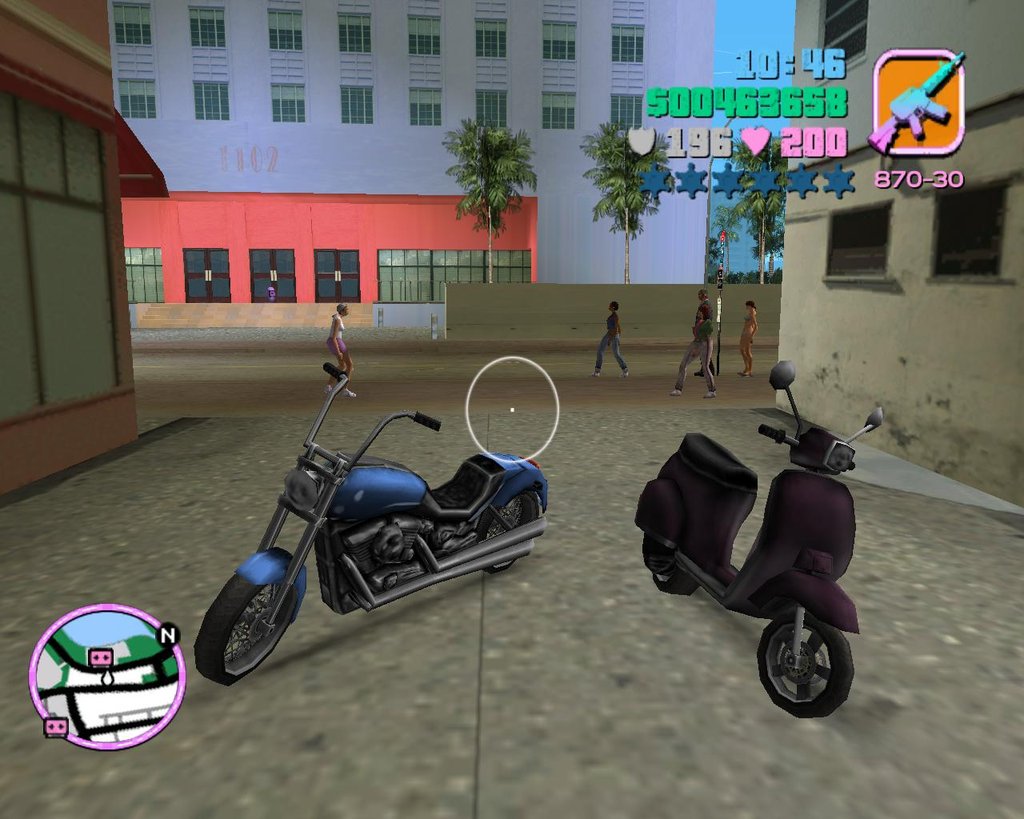Click the armor shield icon
Screen dimensions: 1024x819
[x=641, y=143]
